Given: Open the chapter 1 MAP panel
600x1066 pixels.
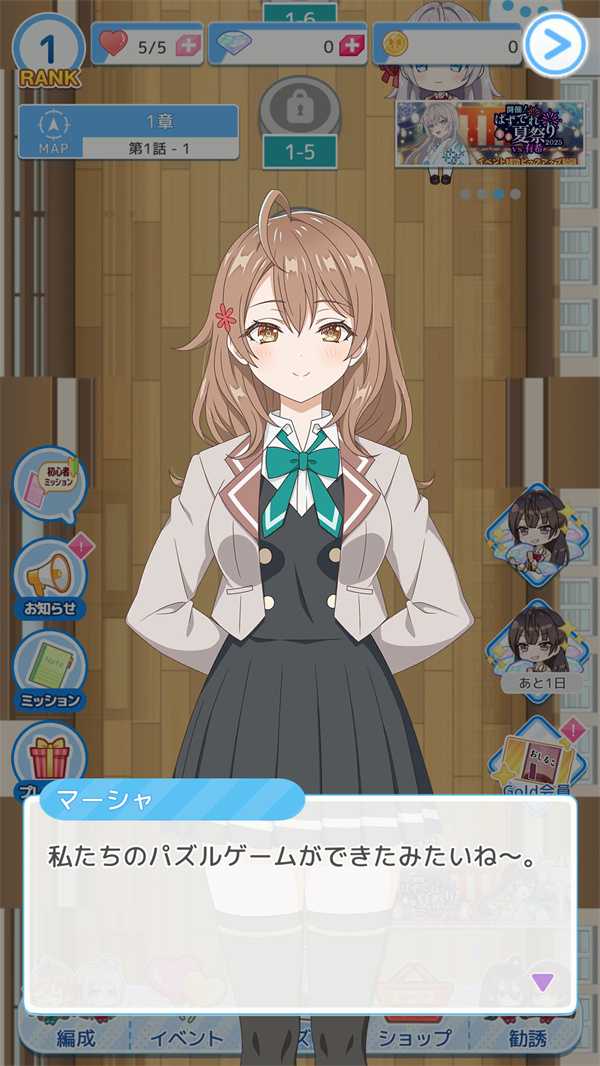Looking at the screenshot, I should [x=128, y=133].
